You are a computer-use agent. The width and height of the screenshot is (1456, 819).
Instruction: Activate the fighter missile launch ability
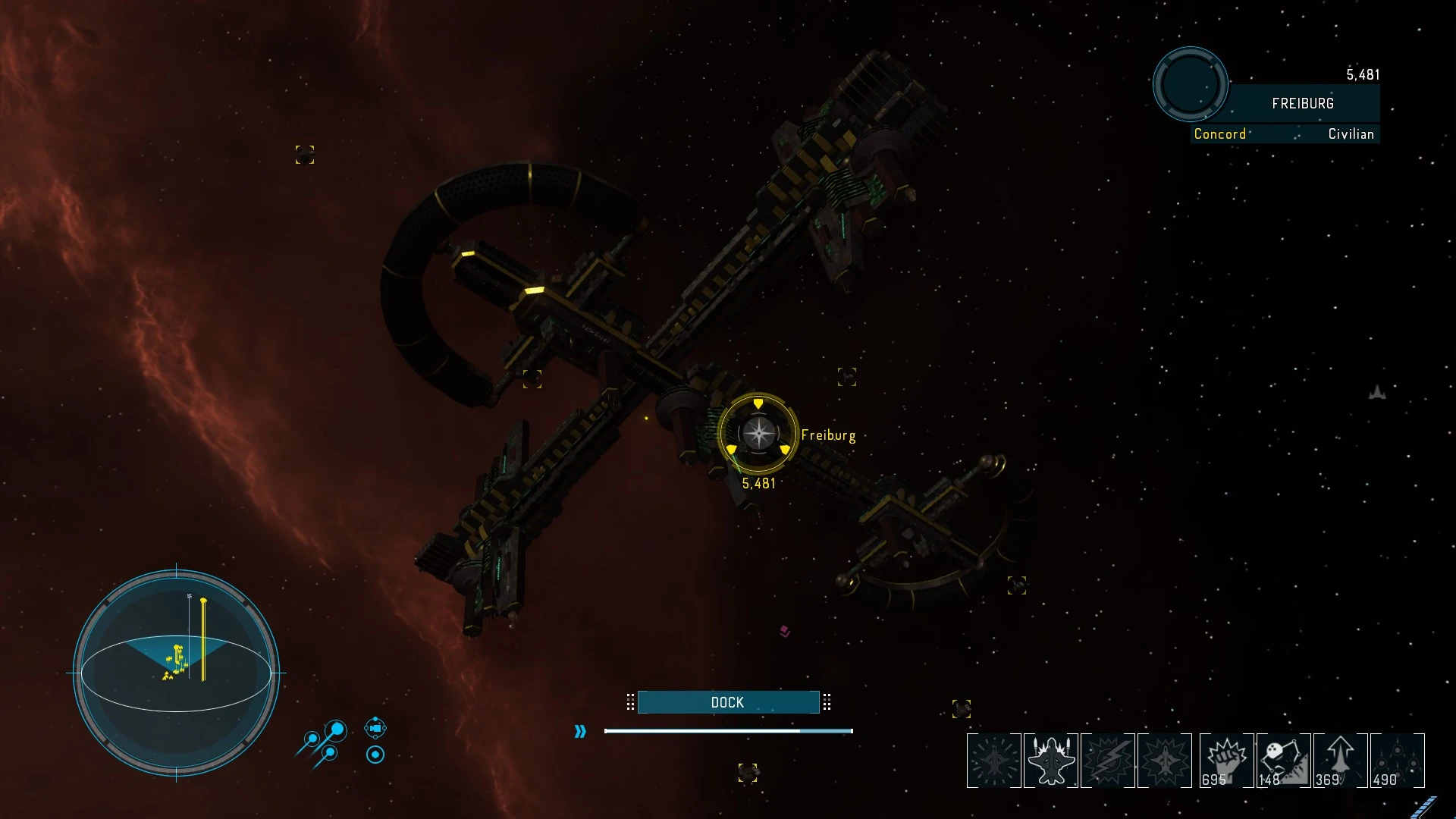point(1051,761)
